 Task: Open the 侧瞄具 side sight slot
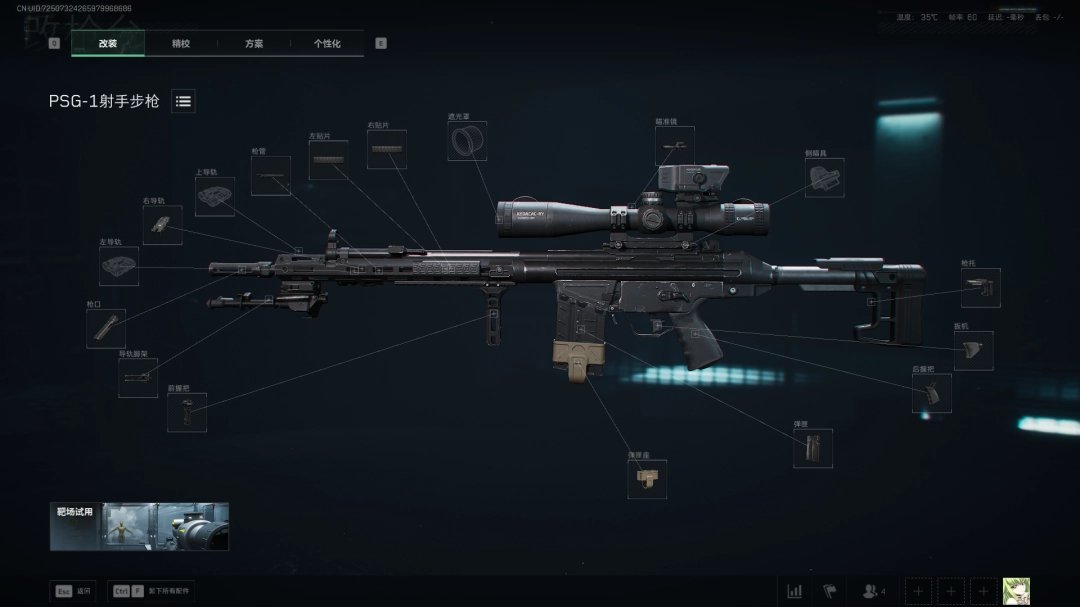[826, 176]
